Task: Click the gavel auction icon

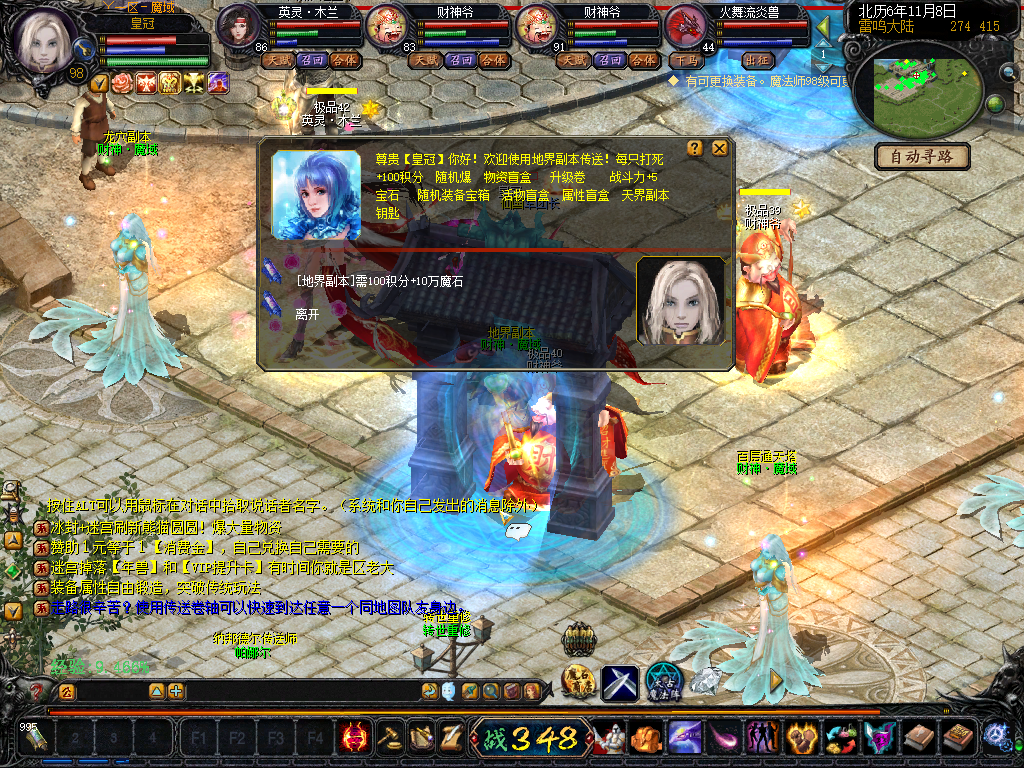Action: 389,739
